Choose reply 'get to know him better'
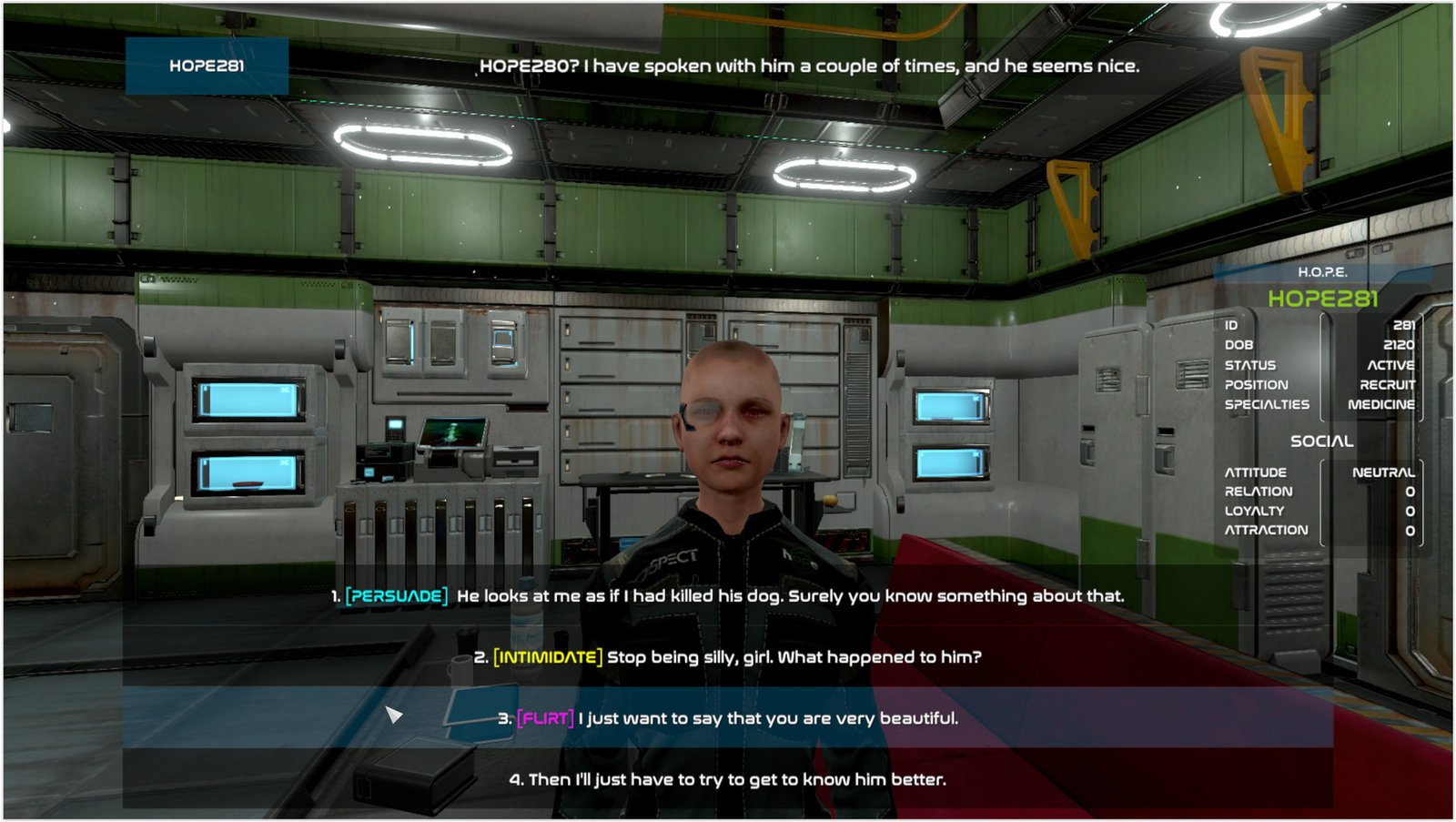The height and width of the screenshot is (822, 1456). coord(728,779)
